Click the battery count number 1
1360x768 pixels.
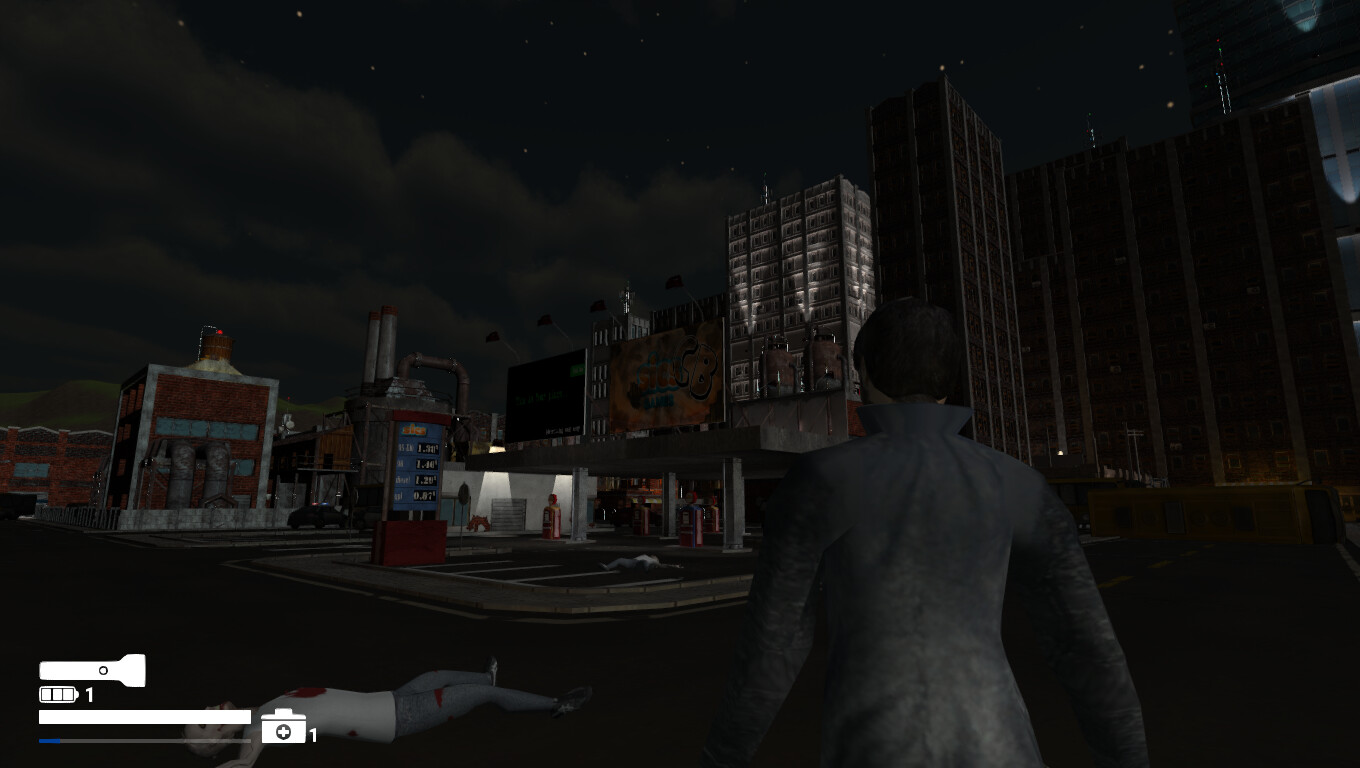89,694
